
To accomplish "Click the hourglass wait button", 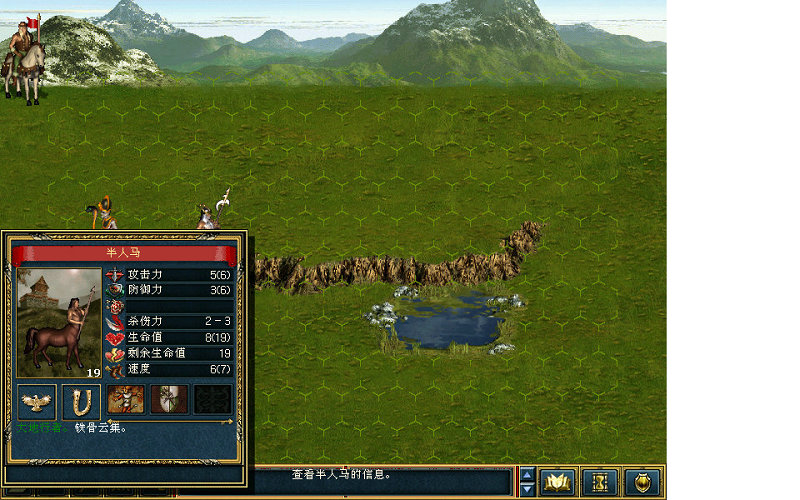I will (x=600, y=482).
